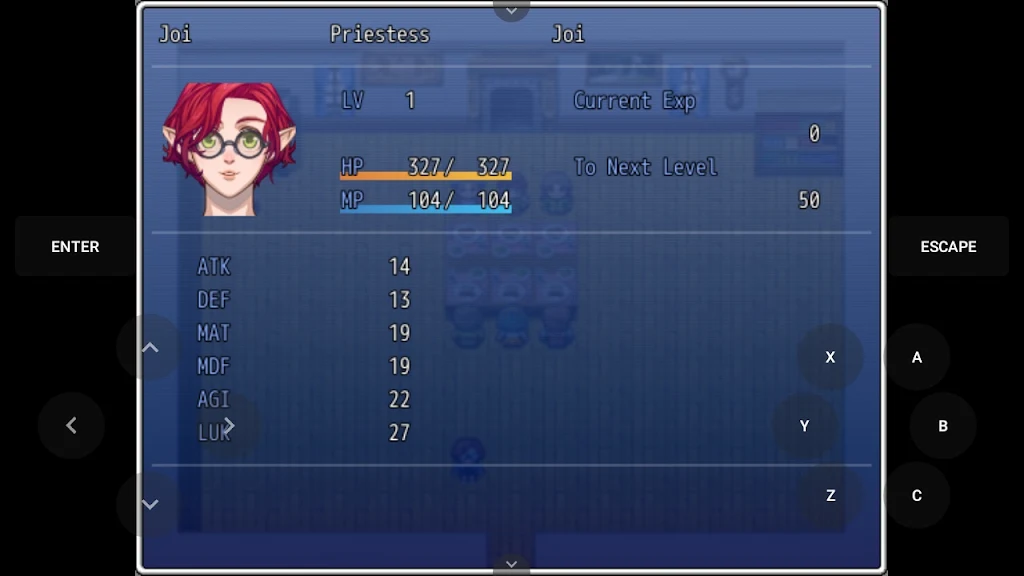The image size is (1024, 576).
Task: Tap the round C button
Action: point(916,495)
